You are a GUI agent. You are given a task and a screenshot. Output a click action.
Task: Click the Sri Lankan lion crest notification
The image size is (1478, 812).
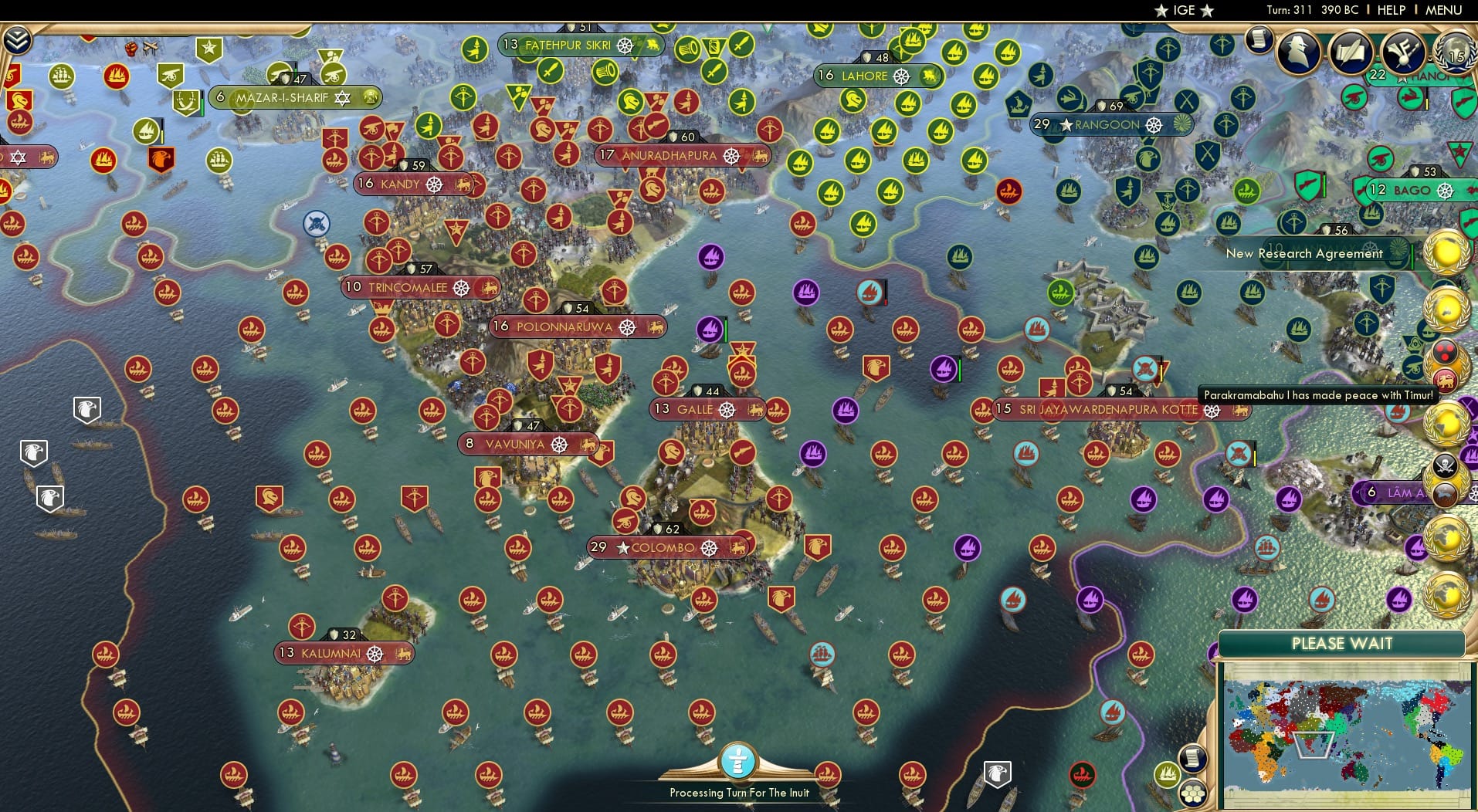click(x=1446, y=379)
